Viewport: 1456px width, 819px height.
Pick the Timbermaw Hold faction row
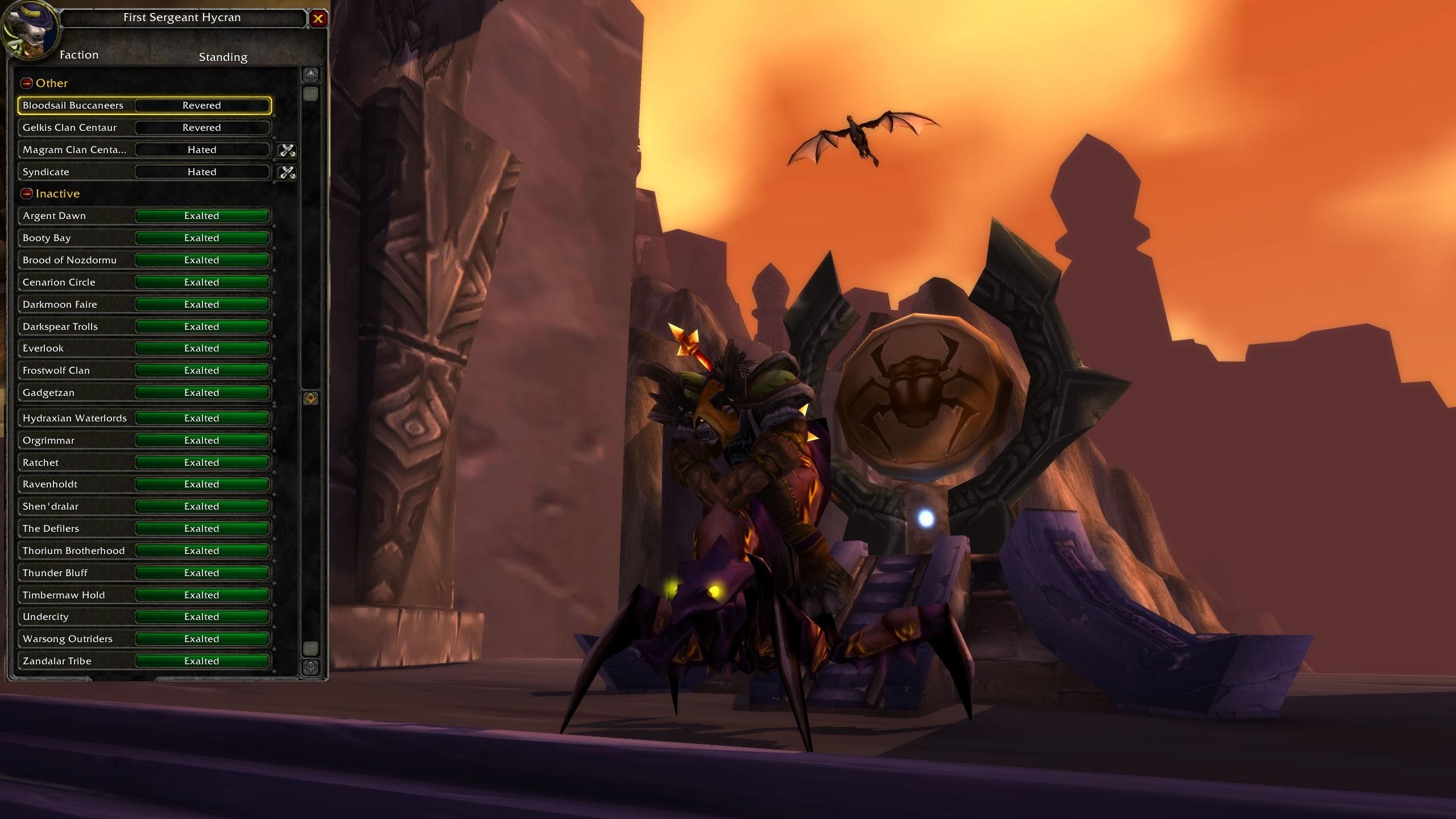coord(144,595)
